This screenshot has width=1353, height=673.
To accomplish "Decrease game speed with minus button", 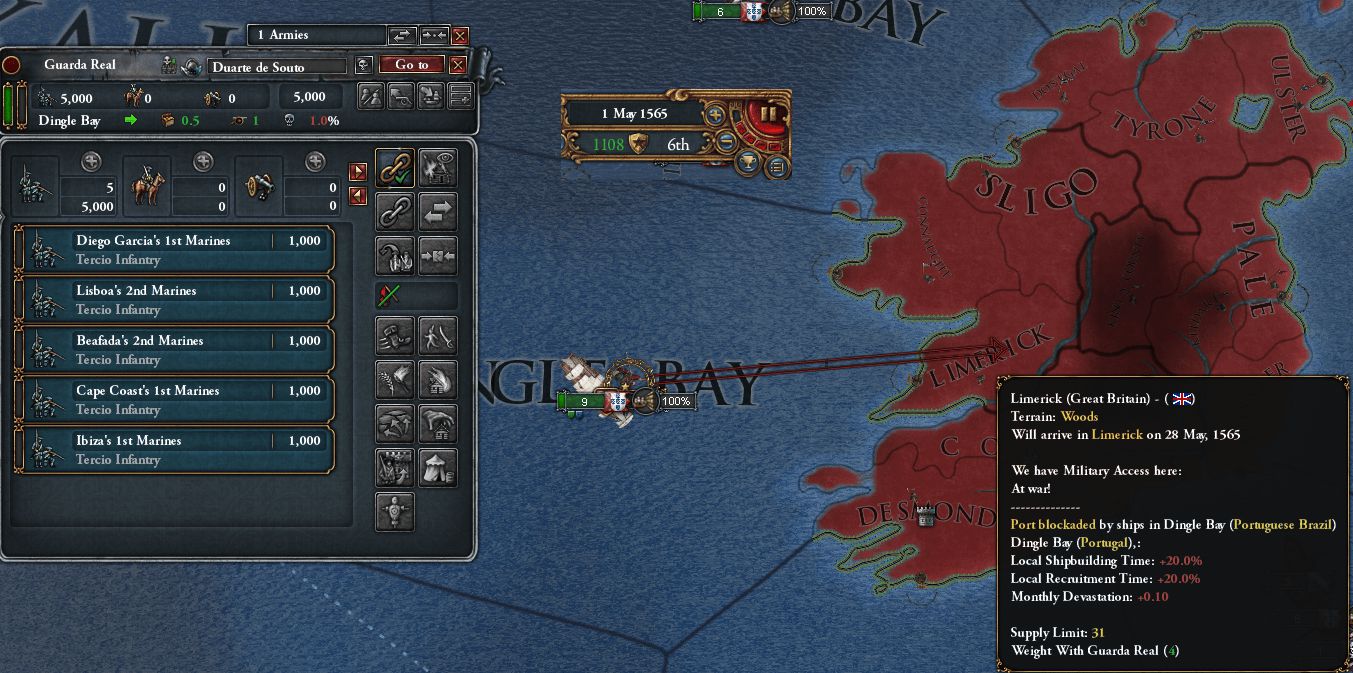I will click(x=727, y=143).
